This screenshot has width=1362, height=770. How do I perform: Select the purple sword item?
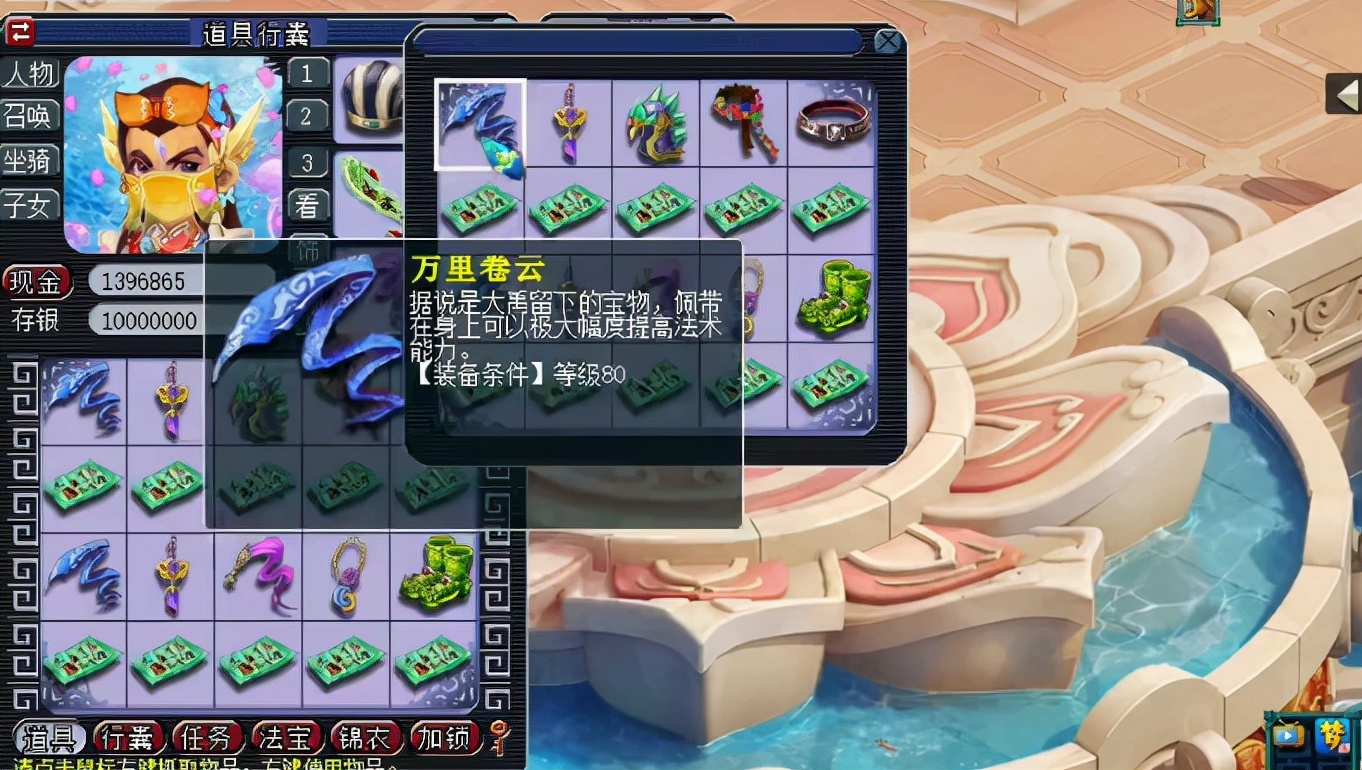click(x=567, y=123)
